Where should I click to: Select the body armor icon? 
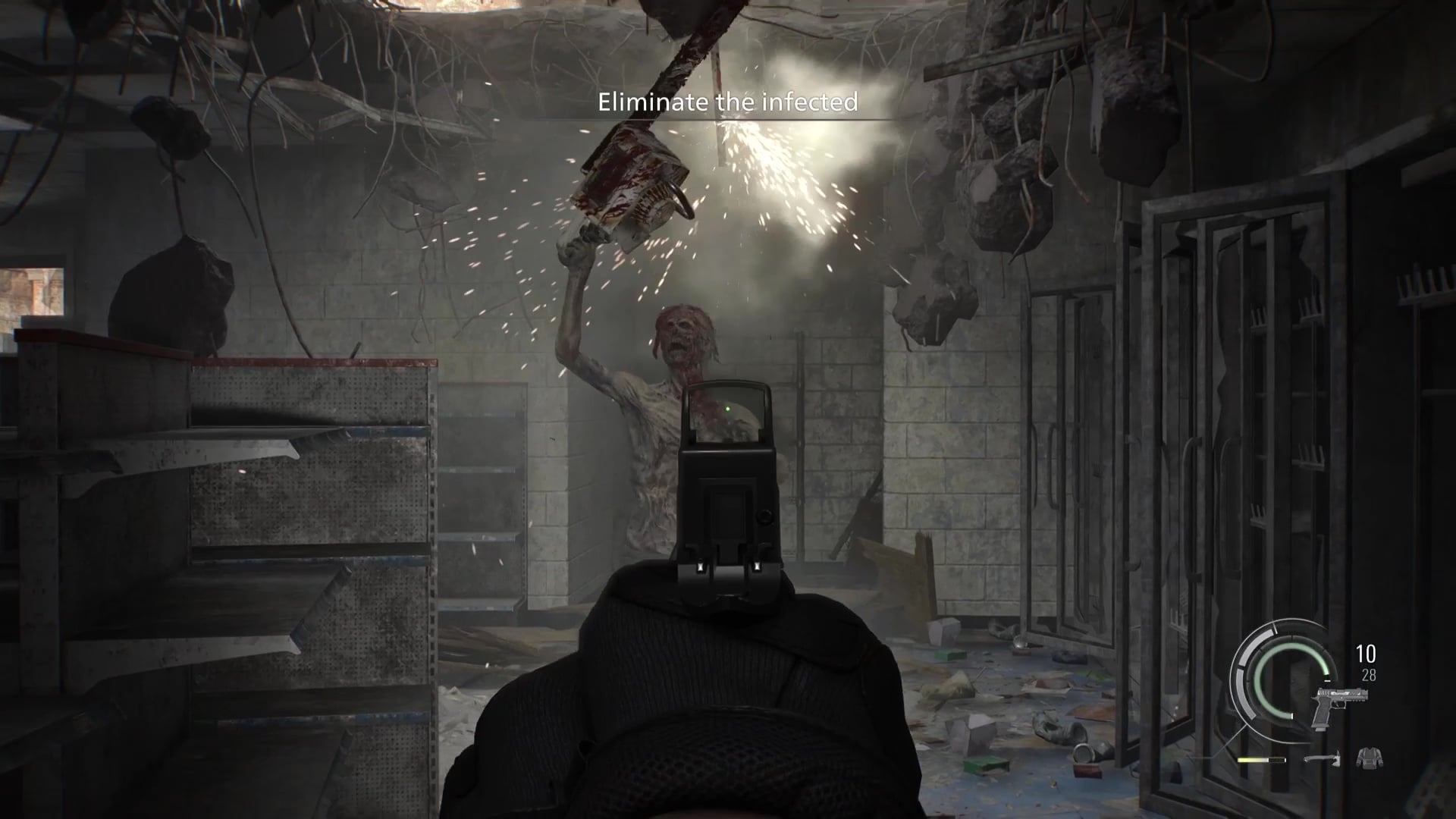pyautogui.click(x=1369, y=757)
